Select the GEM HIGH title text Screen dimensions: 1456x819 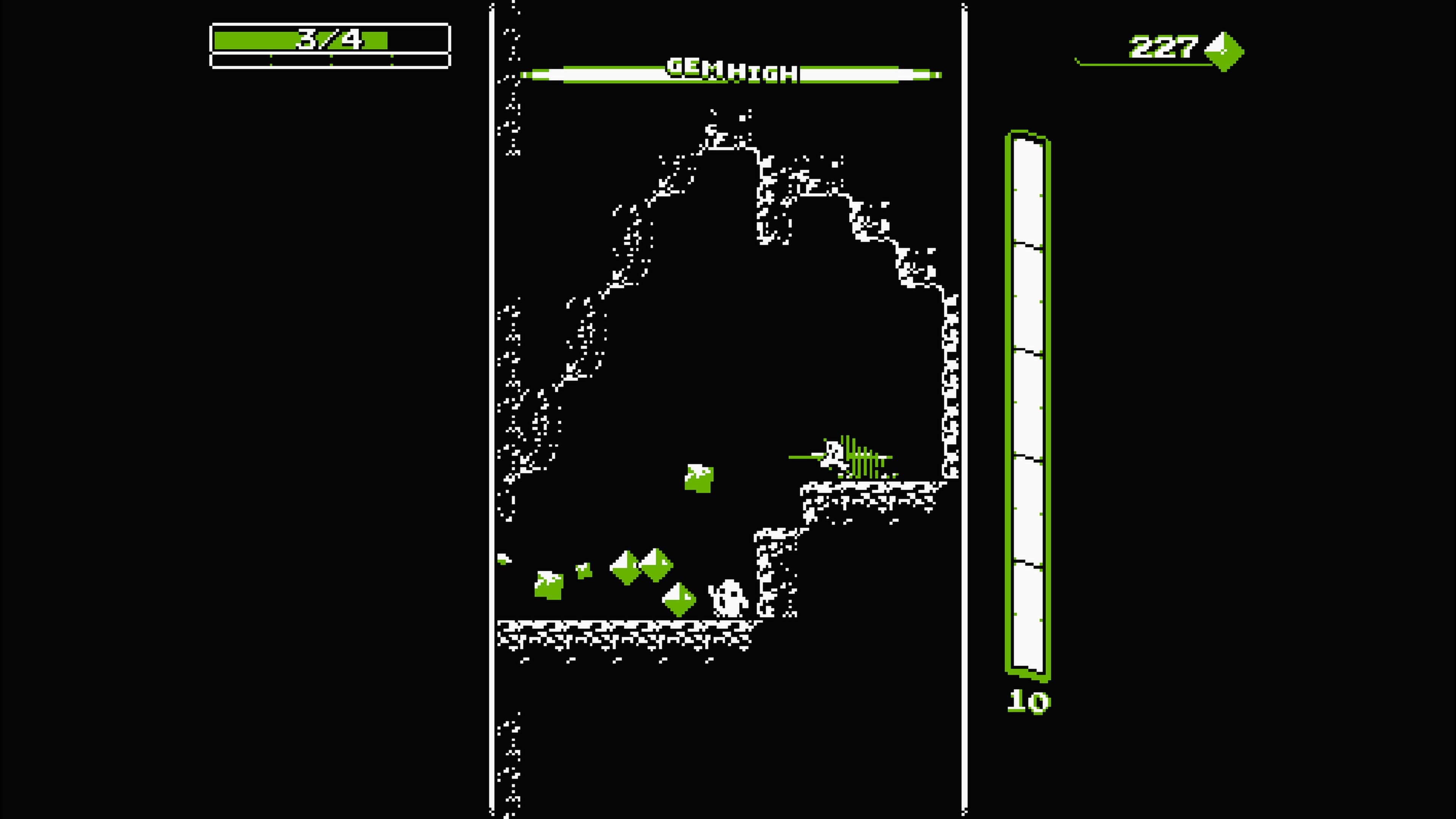[x=732, y=71]
